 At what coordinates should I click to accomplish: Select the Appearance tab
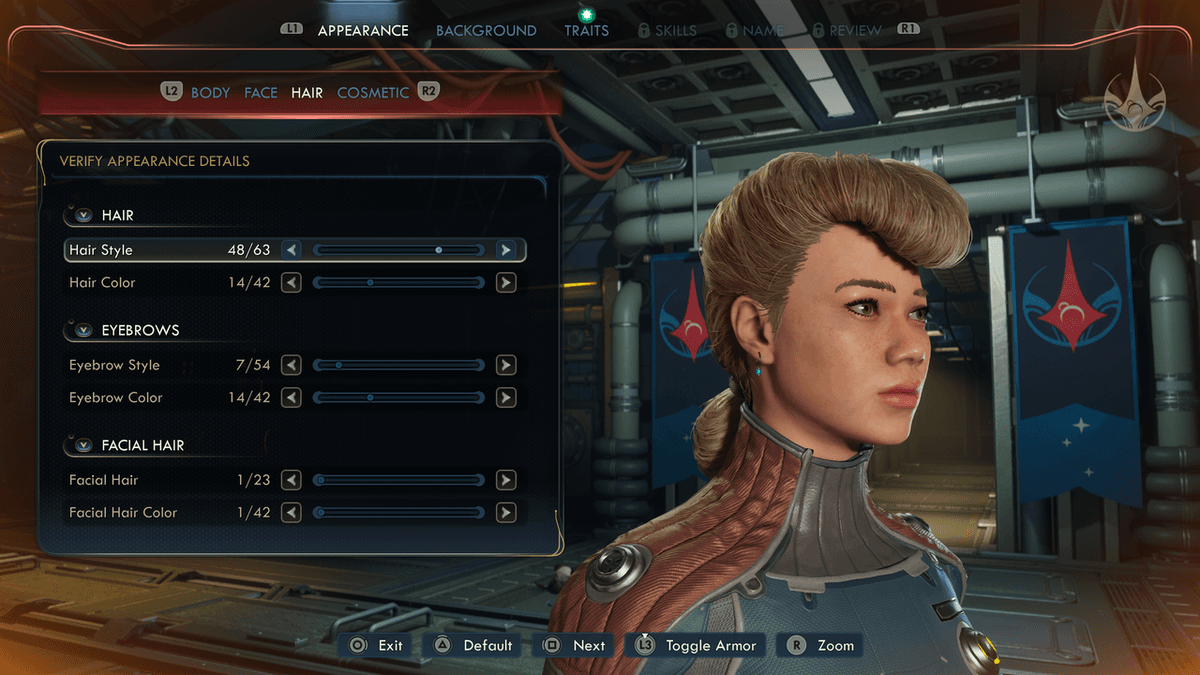click(x=363, y=30)
